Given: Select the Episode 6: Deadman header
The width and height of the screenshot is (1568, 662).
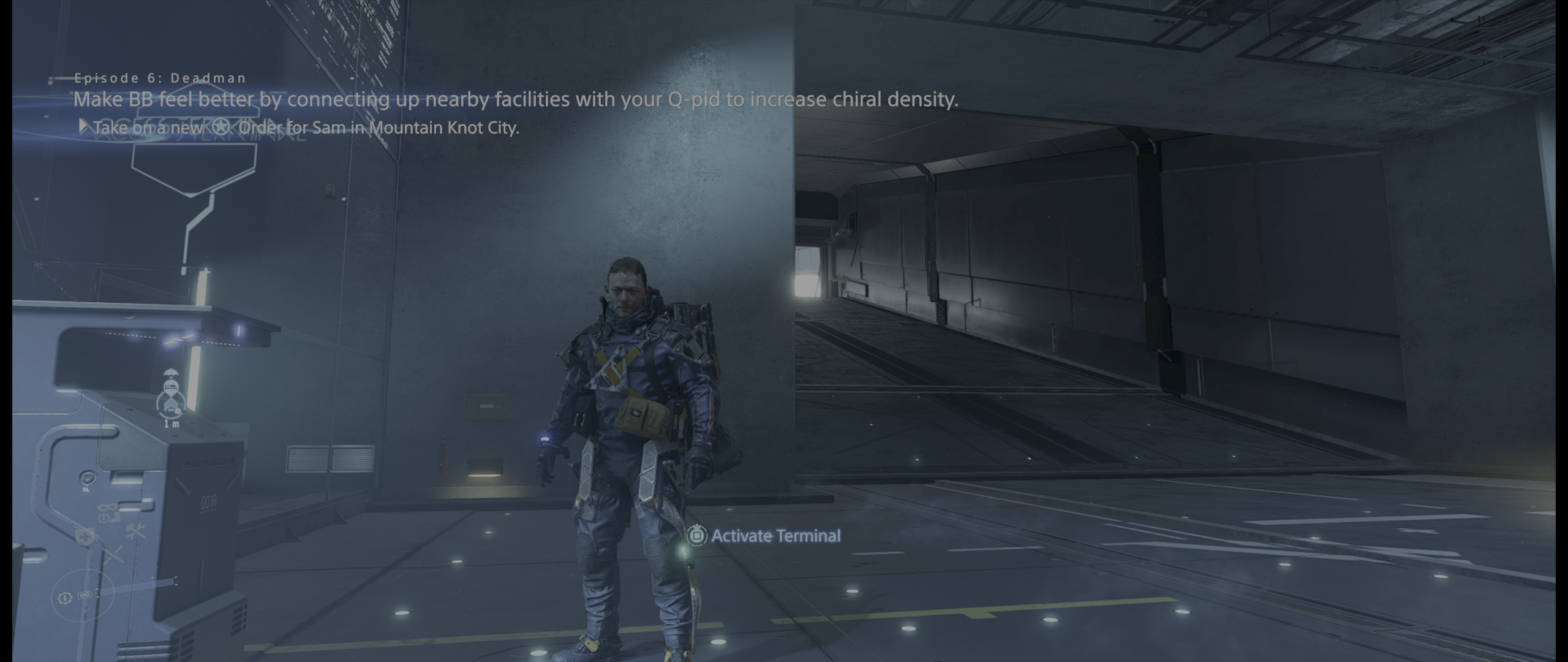Looking at the screenshot, I should (x=160, y=78).
